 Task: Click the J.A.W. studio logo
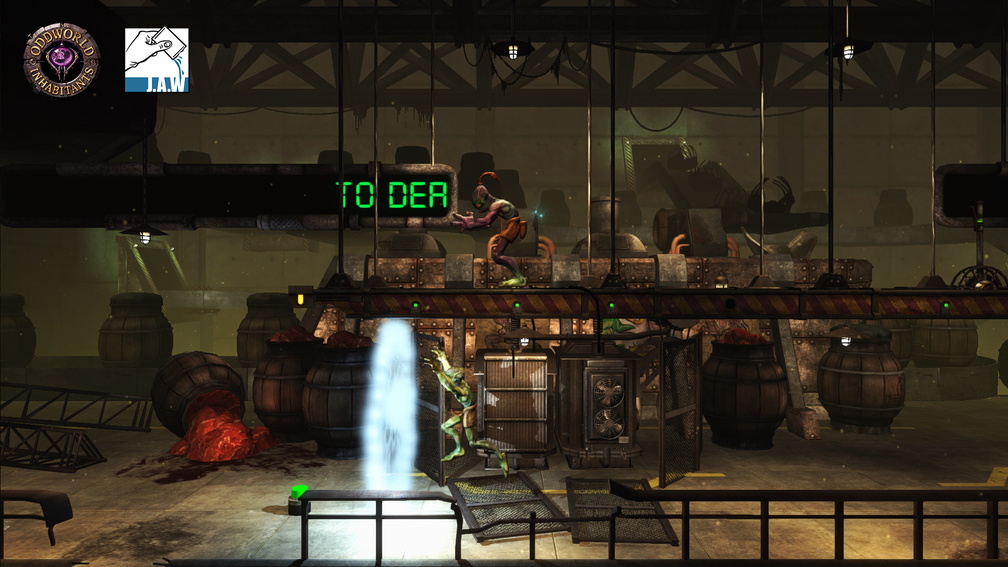tap(157, 60)
